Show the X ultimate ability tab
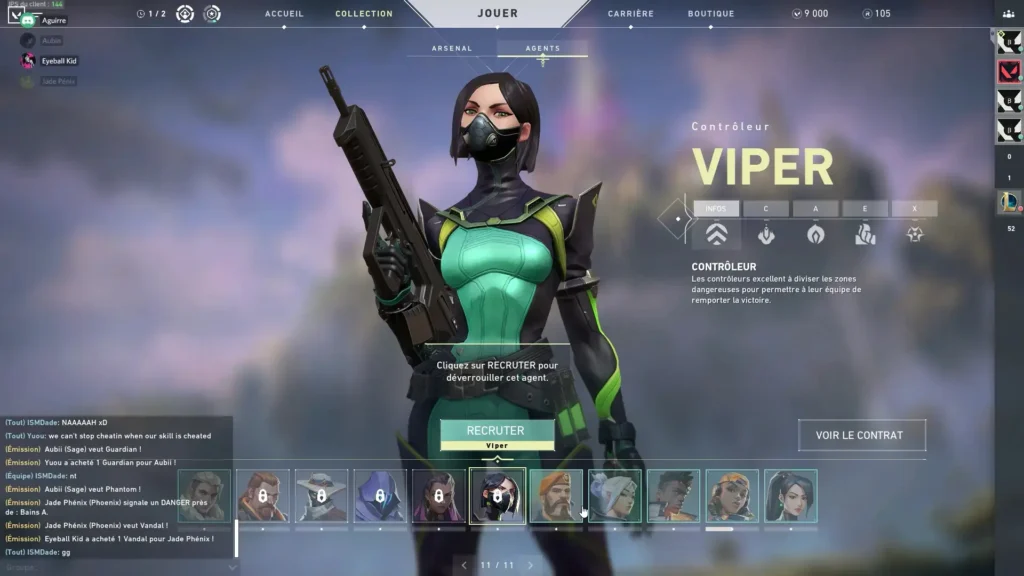 914,209
